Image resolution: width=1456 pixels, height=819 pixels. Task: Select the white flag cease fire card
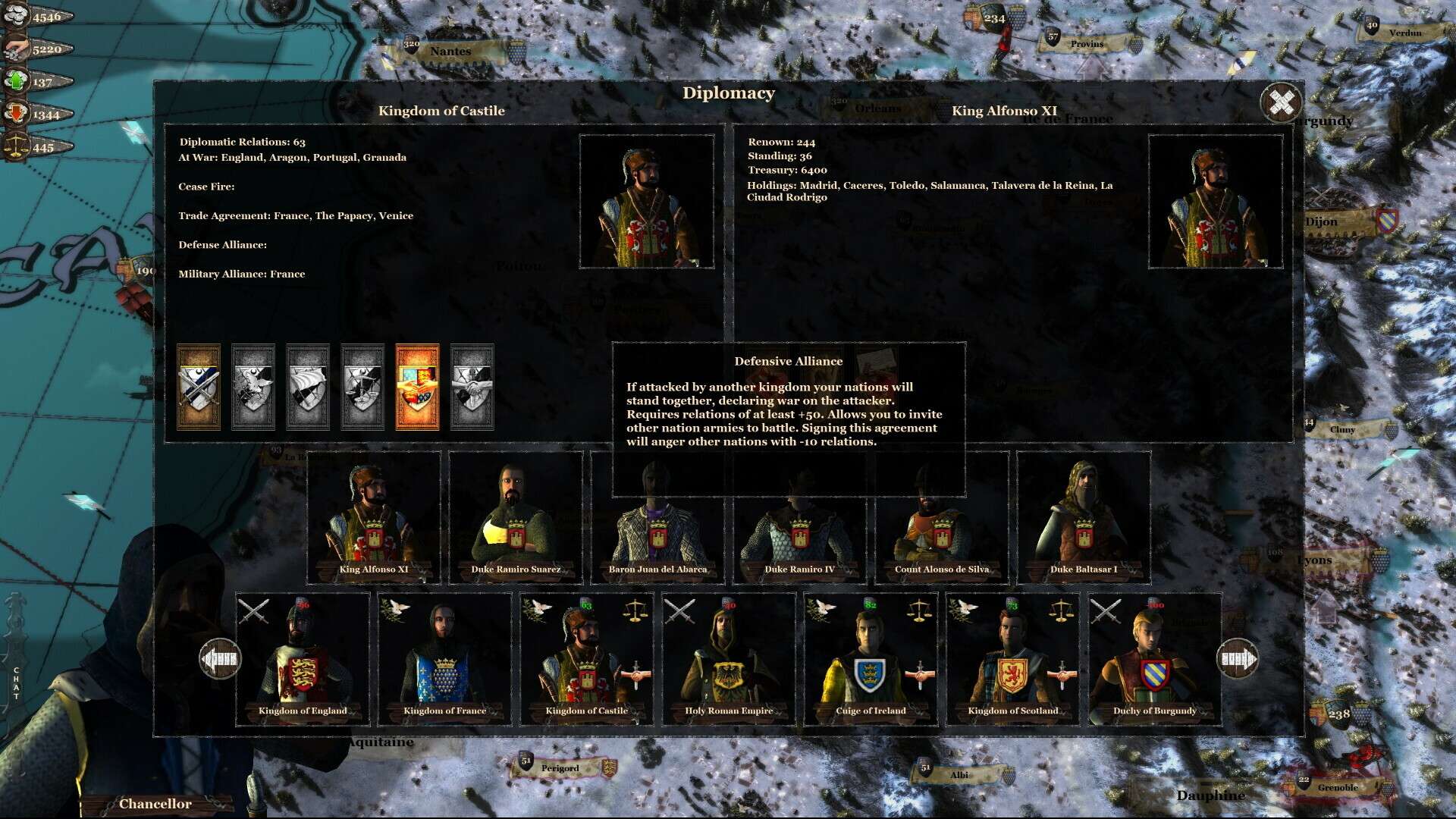[308, 388]
